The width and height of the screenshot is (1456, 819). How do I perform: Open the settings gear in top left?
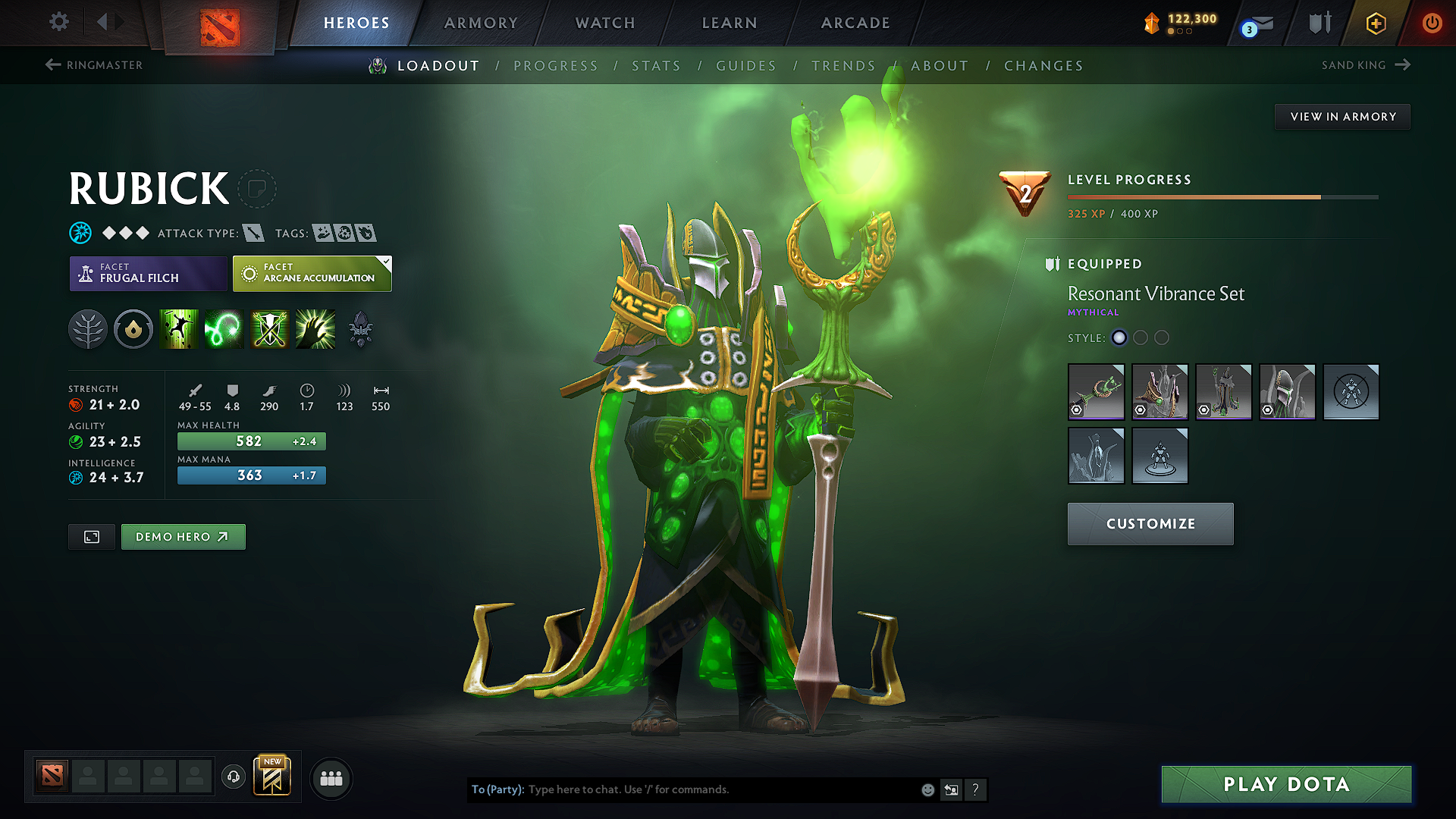[x=58, y=22]
